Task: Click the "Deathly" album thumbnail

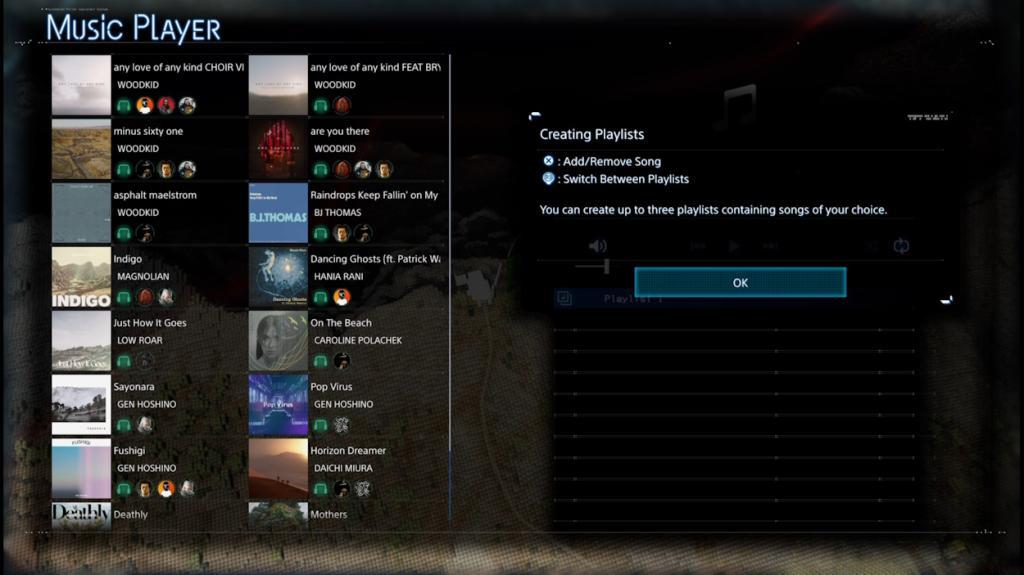Action: coord(81,515)
